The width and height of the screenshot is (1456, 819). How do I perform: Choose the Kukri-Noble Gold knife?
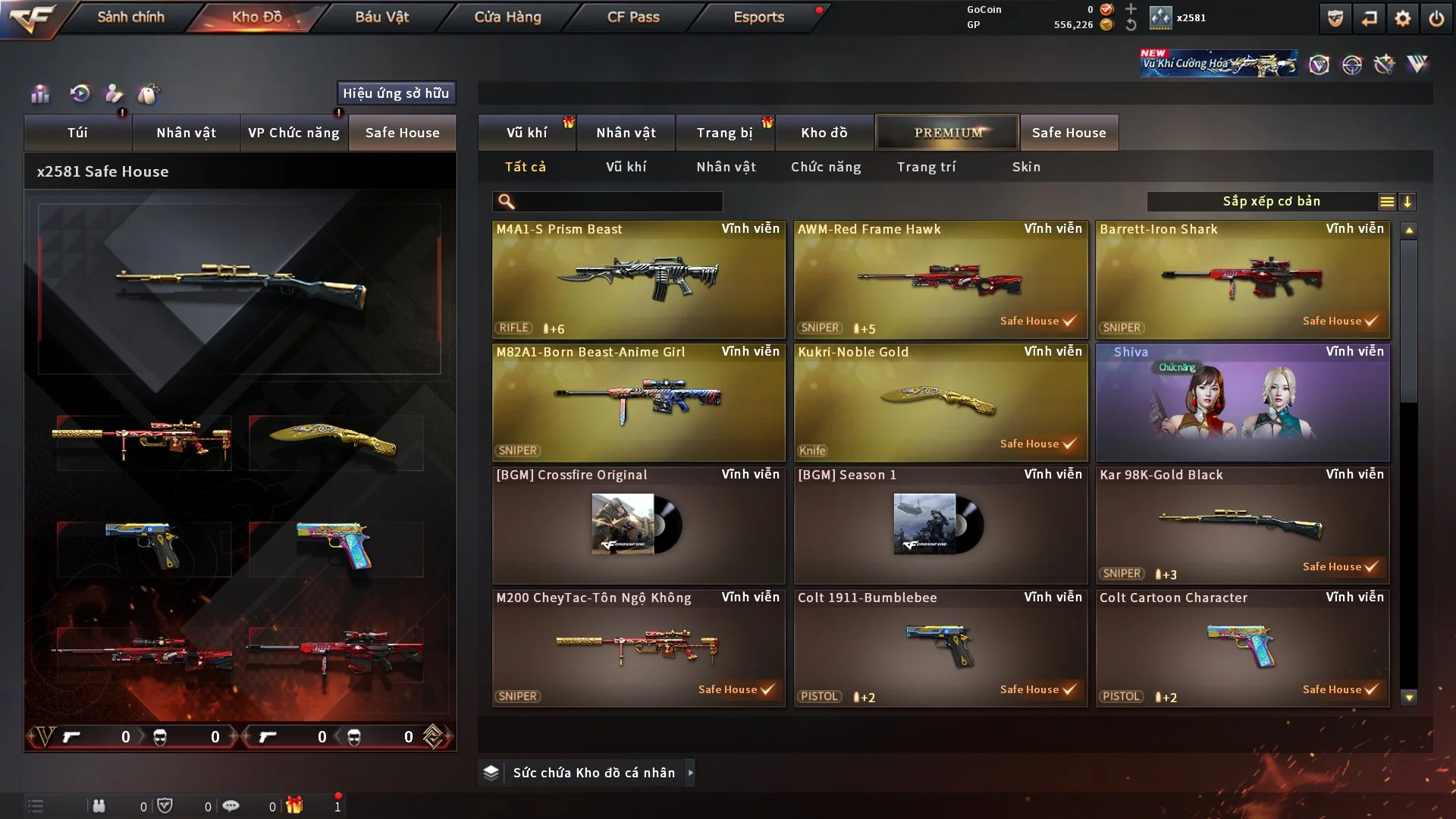[940, 403]
